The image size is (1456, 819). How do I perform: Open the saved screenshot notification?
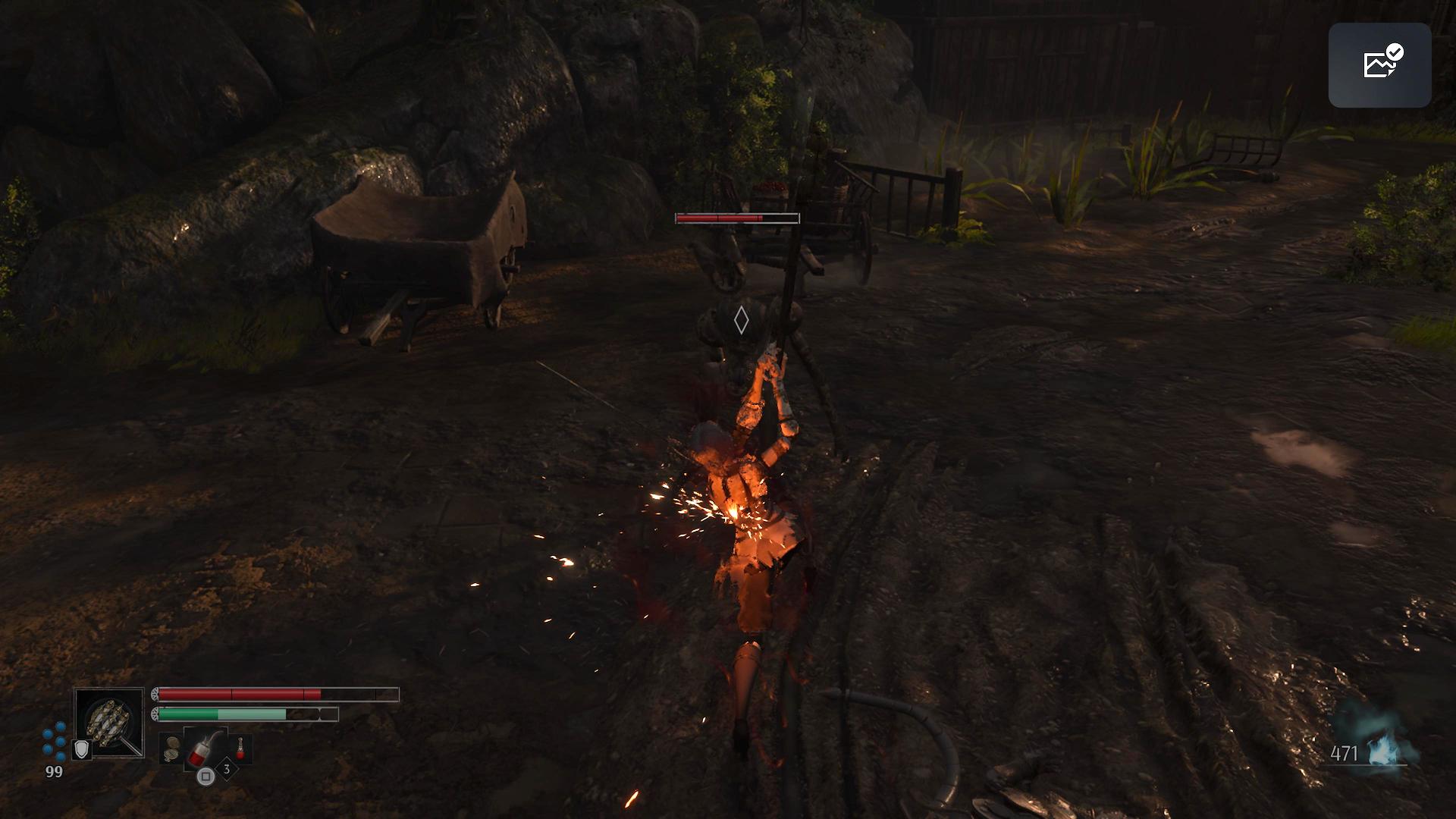(1379, 64)
